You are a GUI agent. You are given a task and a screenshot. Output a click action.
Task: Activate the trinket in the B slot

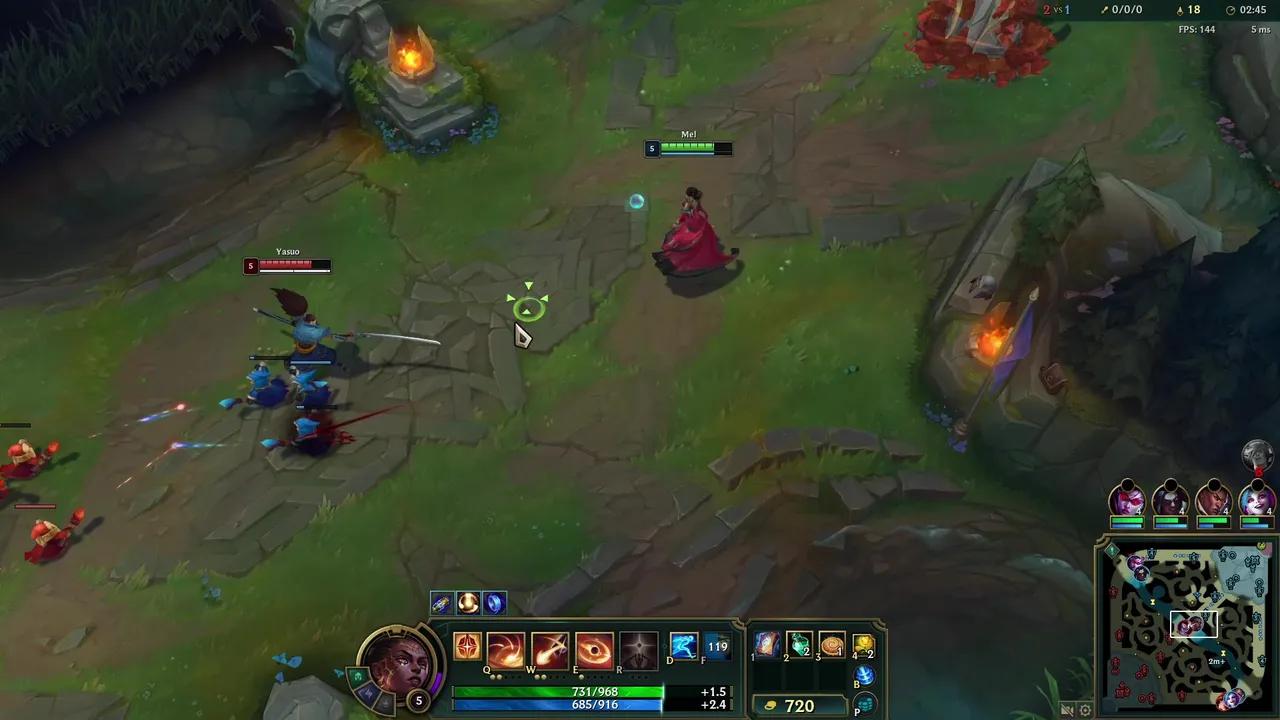tap(866, 675)
